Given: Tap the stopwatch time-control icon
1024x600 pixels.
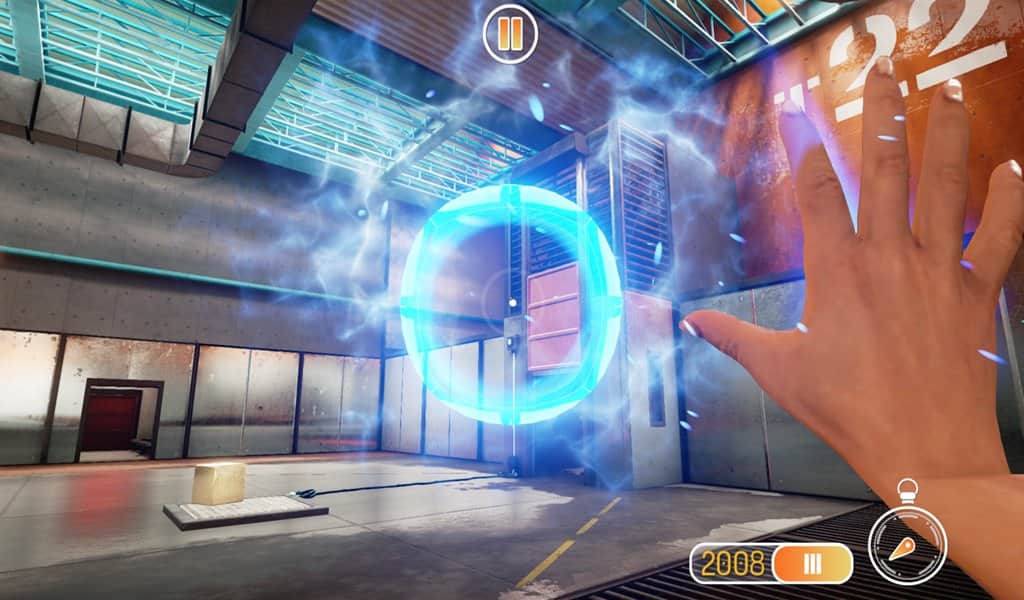Looking at the screenshot, I should [907, 541].
